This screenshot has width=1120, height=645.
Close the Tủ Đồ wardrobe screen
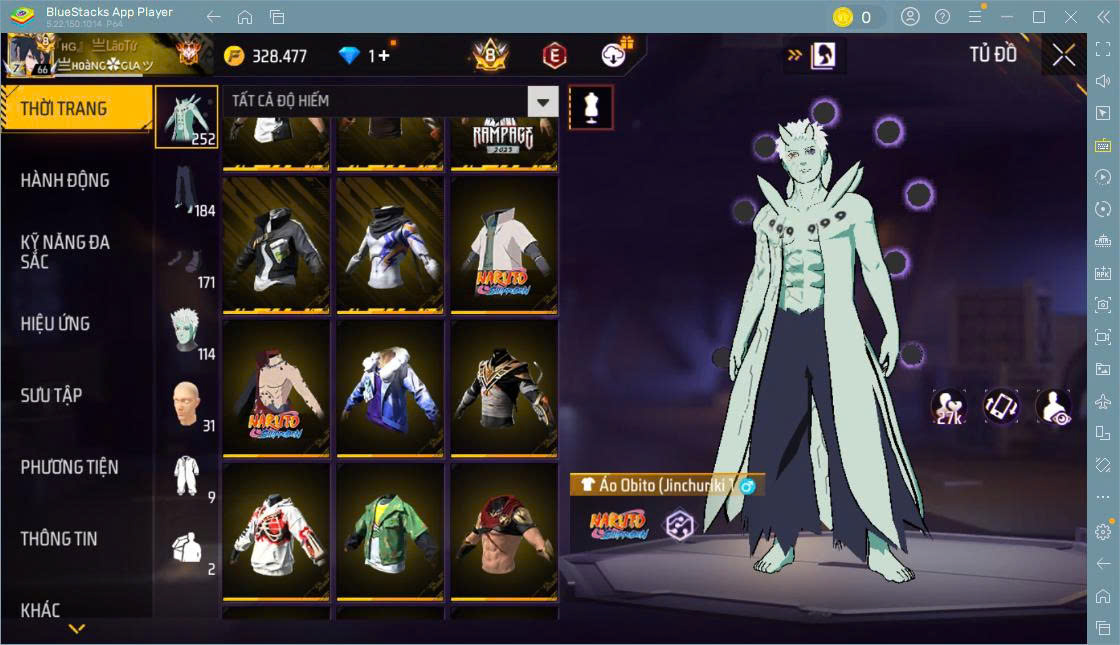pos(1064,56)
